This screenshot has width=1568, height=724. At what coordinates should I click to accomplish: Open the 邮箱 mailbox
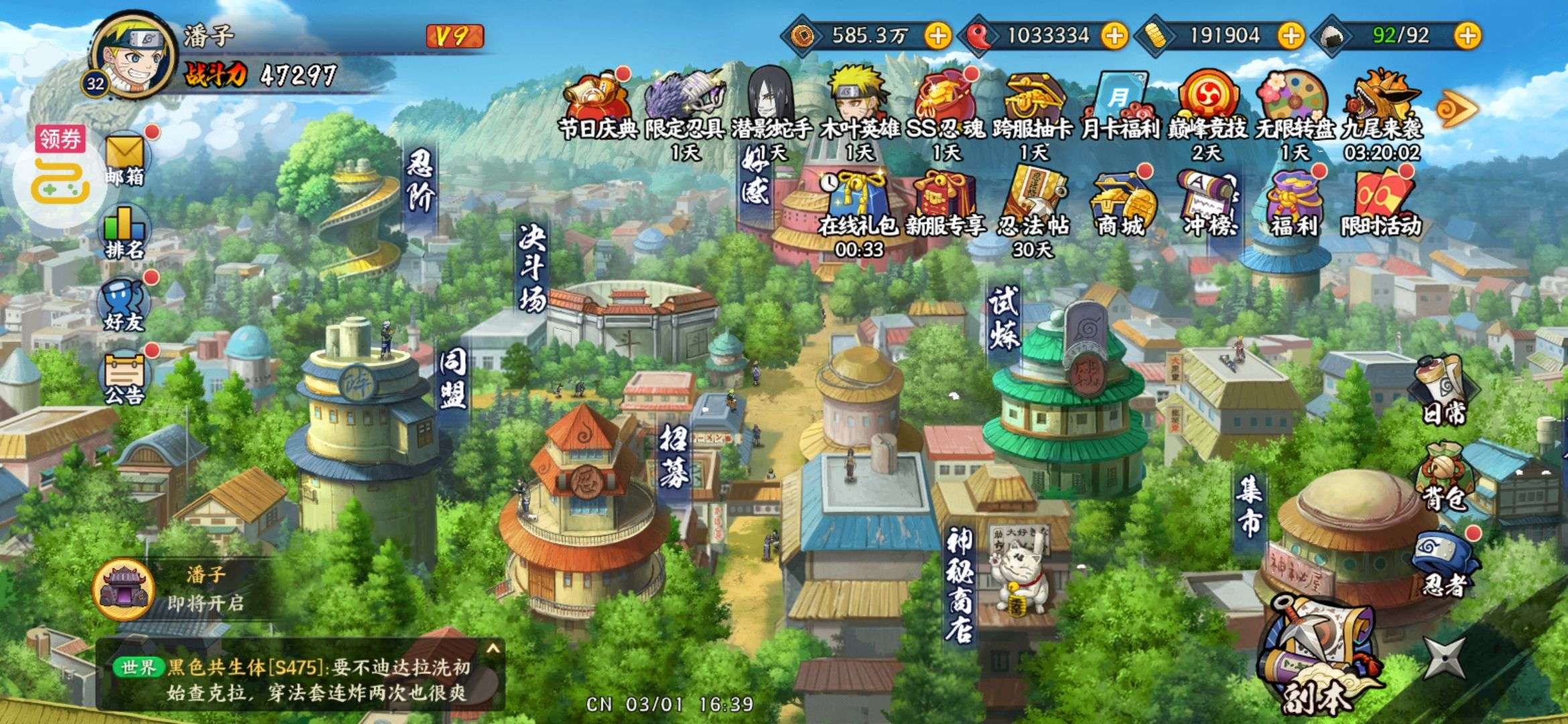coord(125,158)
